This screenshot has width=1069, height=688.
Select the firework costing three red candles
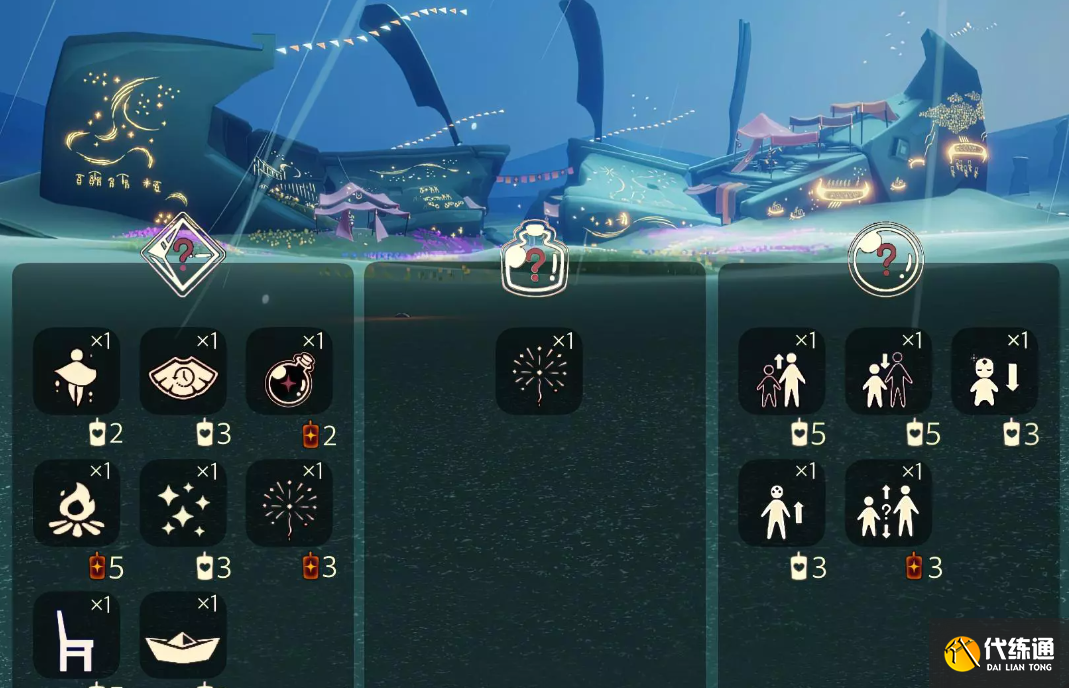click(x=289, y=503)
